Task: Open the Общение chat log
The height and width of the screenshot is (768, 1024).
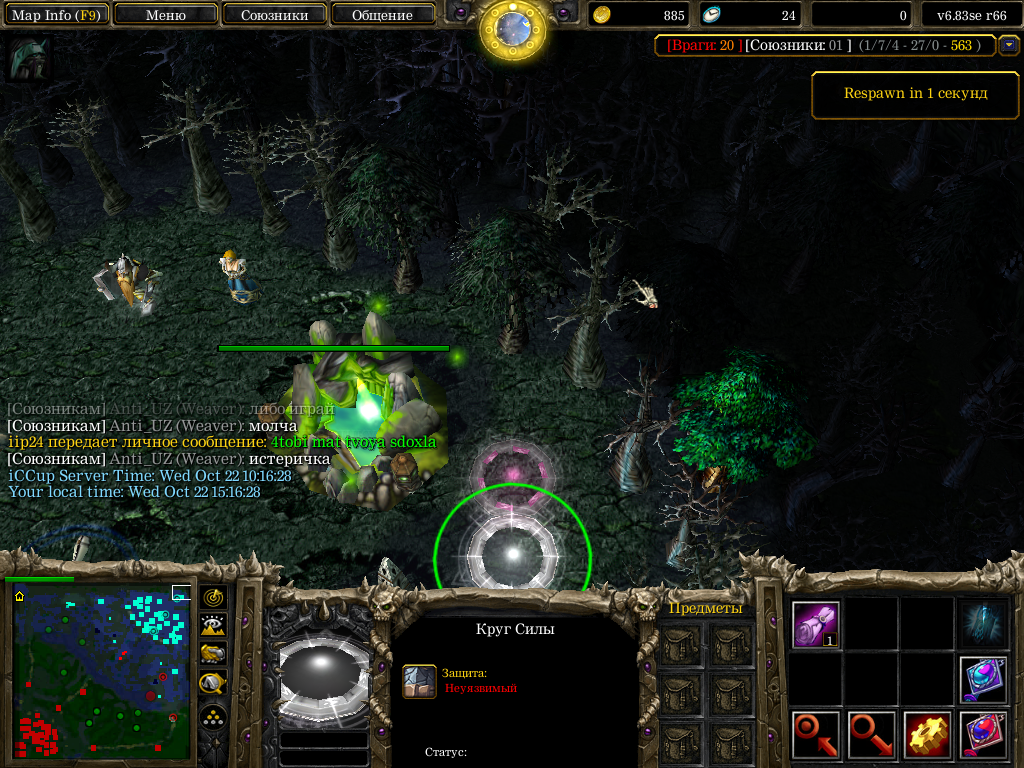Action: (x=383, y=15)
